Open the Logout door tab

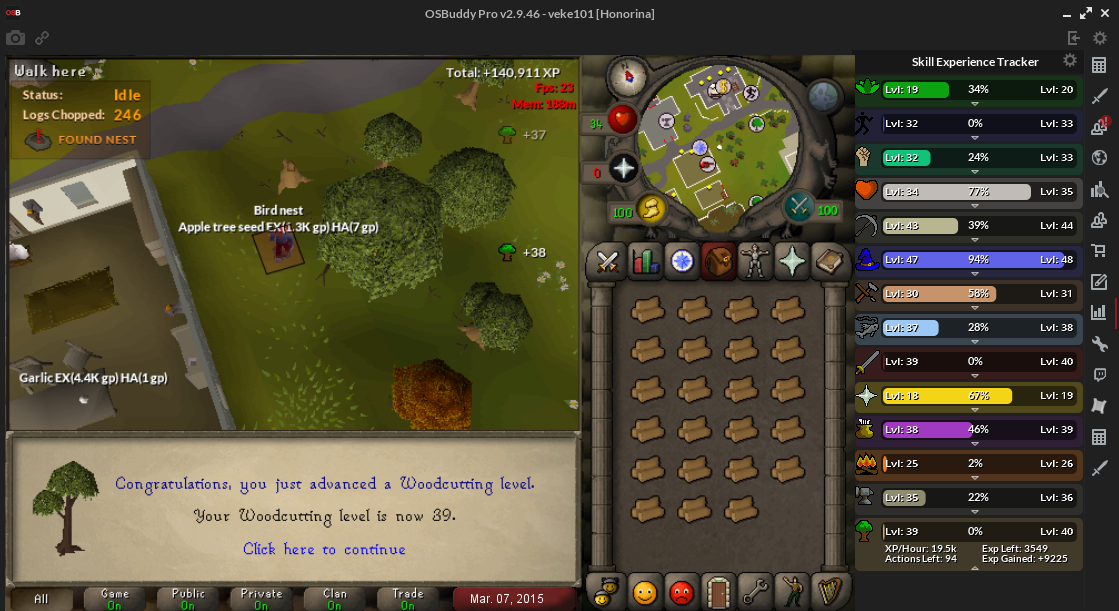[718, 592]
